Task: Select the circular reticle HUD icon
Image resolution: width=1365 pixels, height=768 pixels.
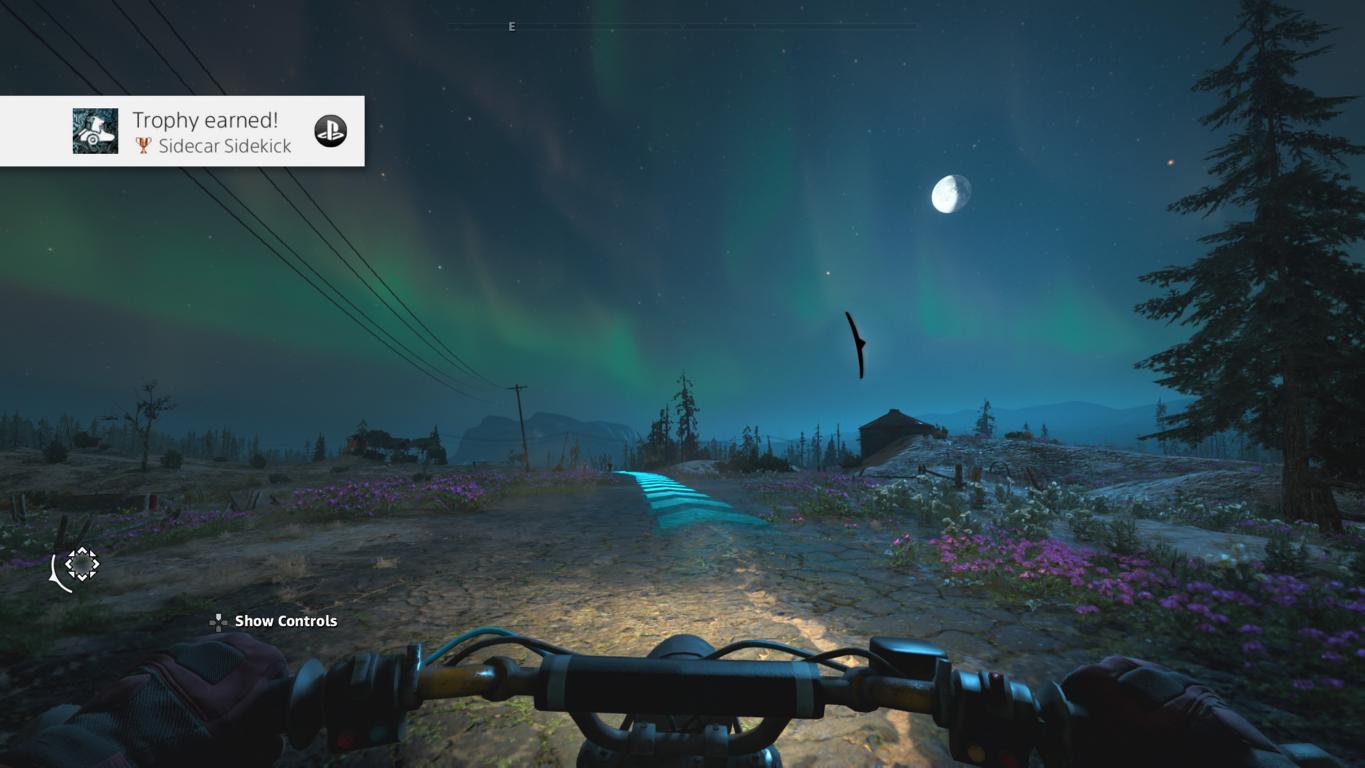Action: tap(81, 564)
